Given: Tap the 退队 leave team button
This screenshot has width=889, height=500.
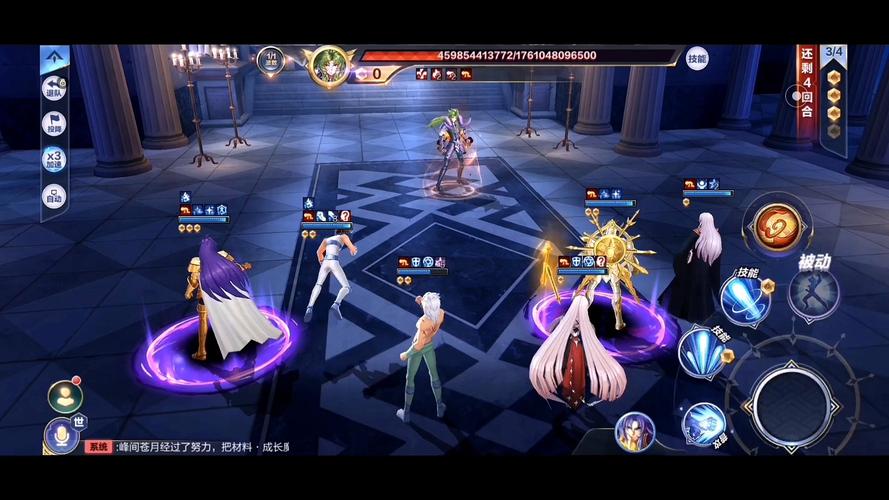Looking at the screenshot, I should (54, 89).
